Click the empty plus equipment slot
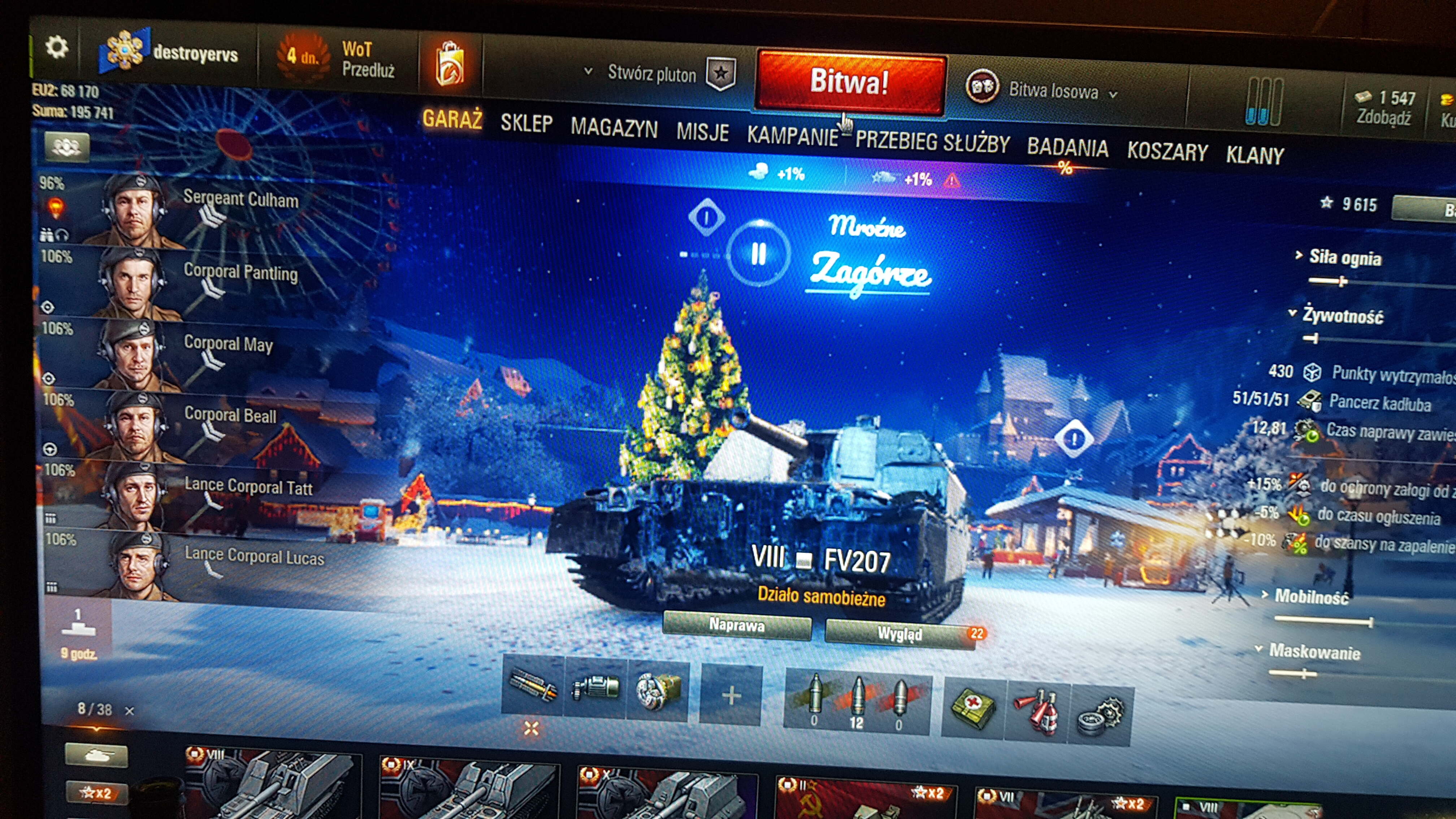The image size is (1456, 819). pyautogui.click(x=731, y=695)
